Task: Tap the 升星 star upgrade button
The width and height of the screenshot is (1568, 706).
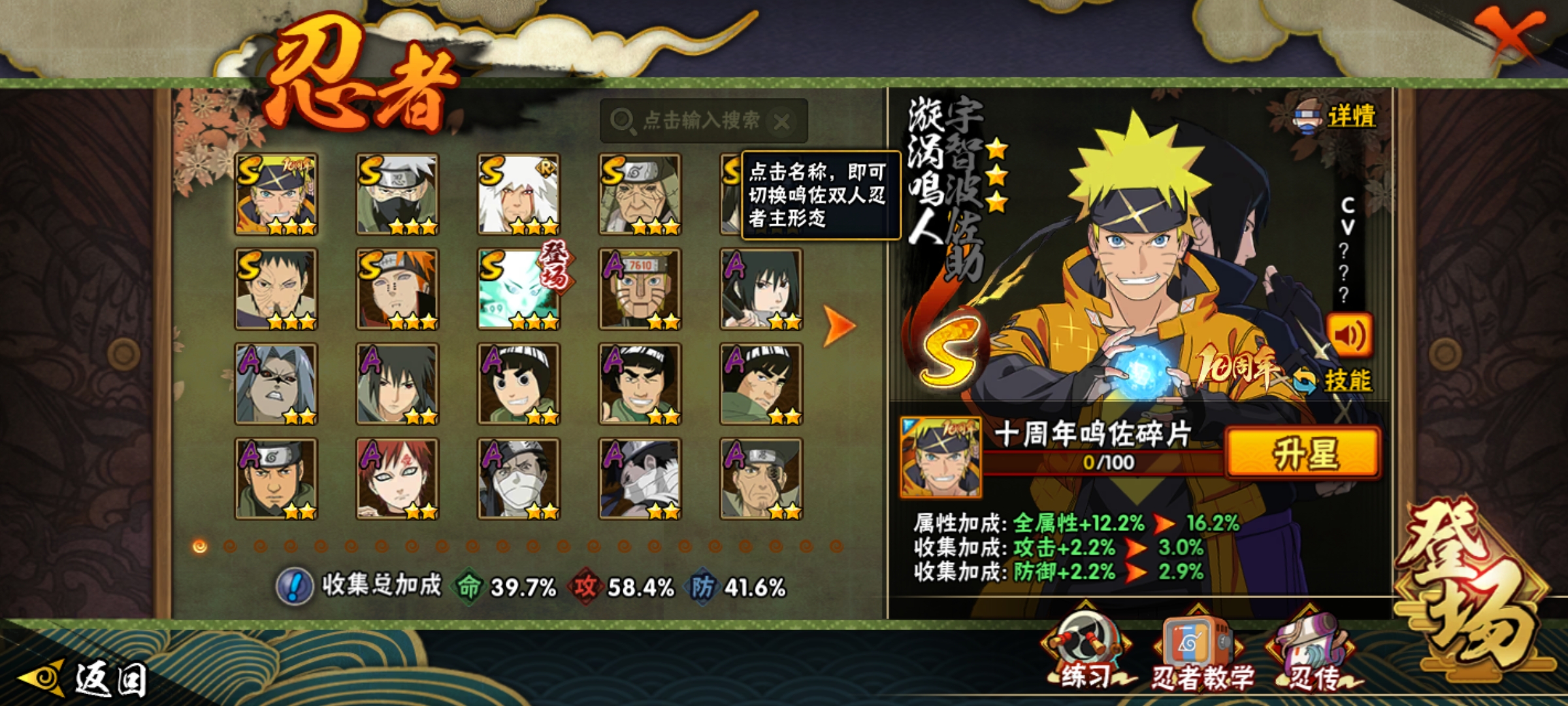Action: (x=1303, y=453)
